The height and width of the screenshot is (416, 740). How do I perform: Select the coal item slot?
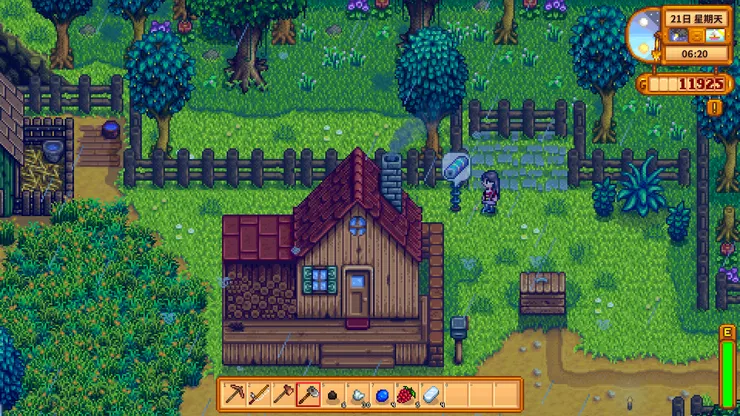point(333,393)
